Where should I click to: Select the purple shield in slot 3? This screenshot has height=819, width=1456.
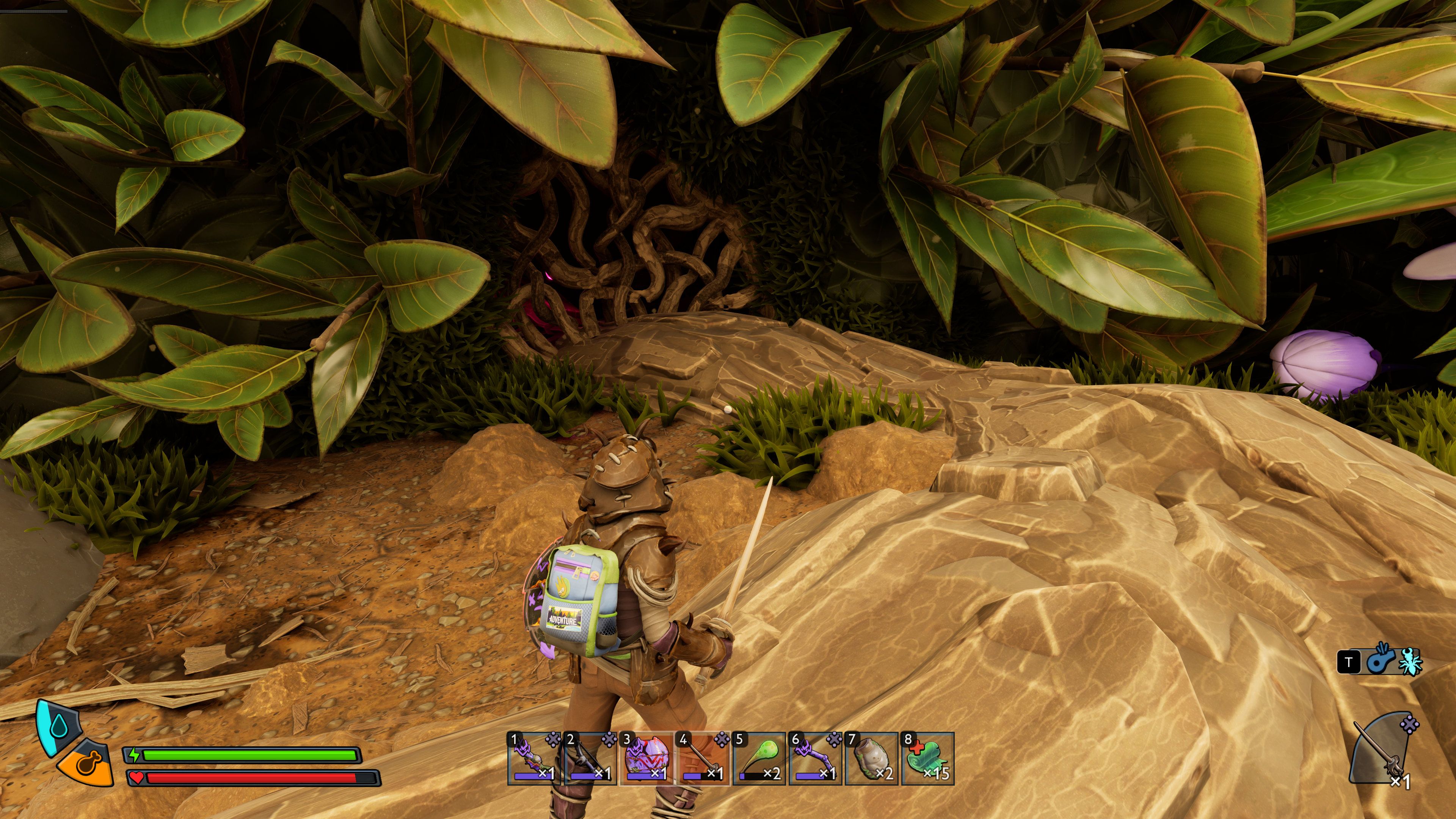click(x=646, y=758)
